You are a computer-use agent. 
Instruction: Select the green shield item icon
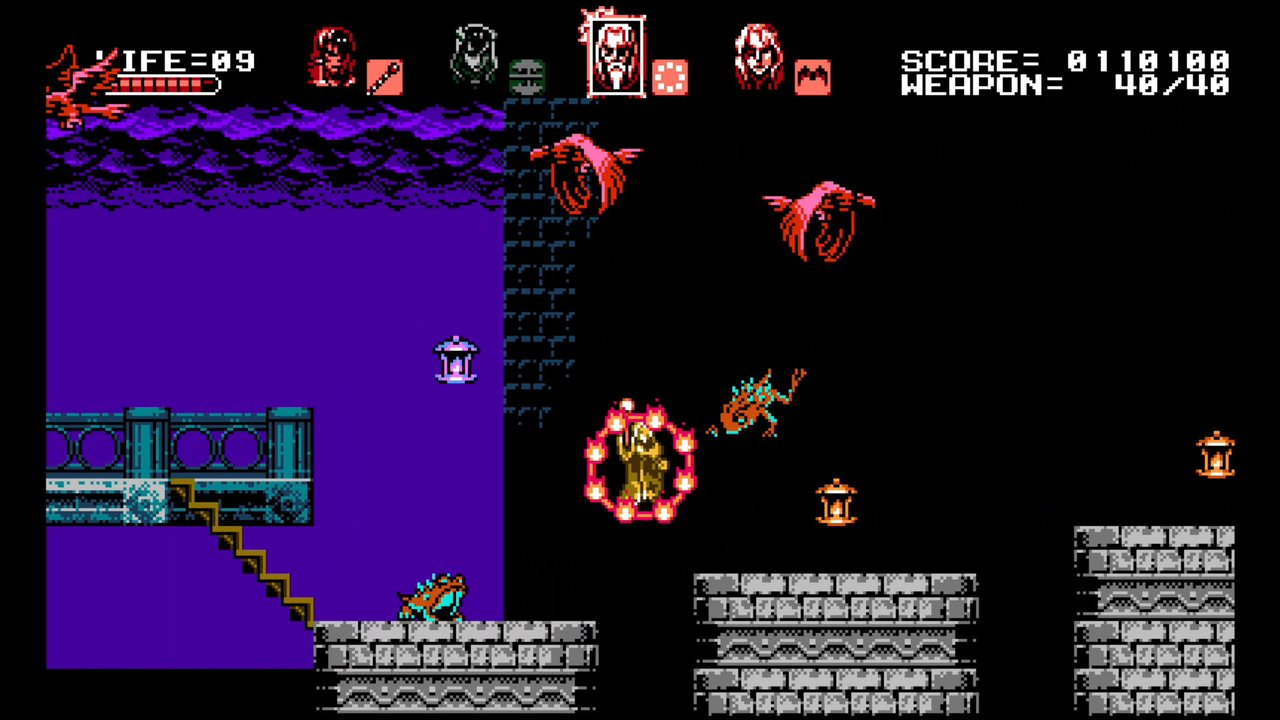pos(527,77)
